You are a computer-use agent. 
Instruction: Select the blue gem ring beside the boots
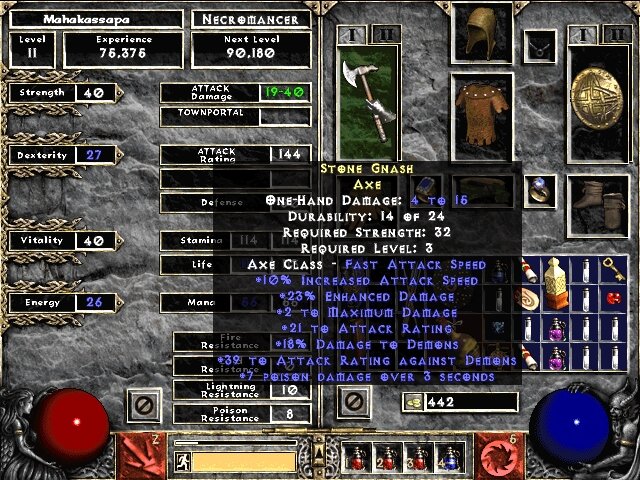coord(541,188)
